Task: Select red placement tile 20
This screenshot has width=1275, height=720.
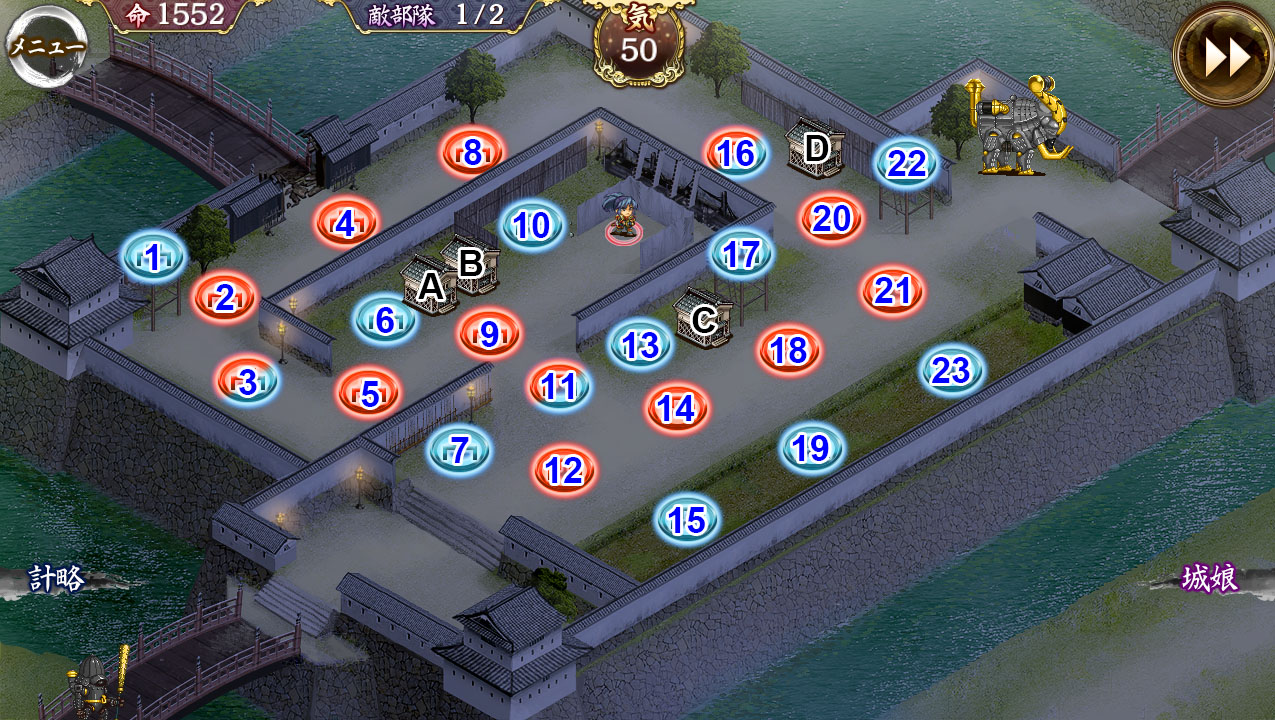Action: (831, 218)
